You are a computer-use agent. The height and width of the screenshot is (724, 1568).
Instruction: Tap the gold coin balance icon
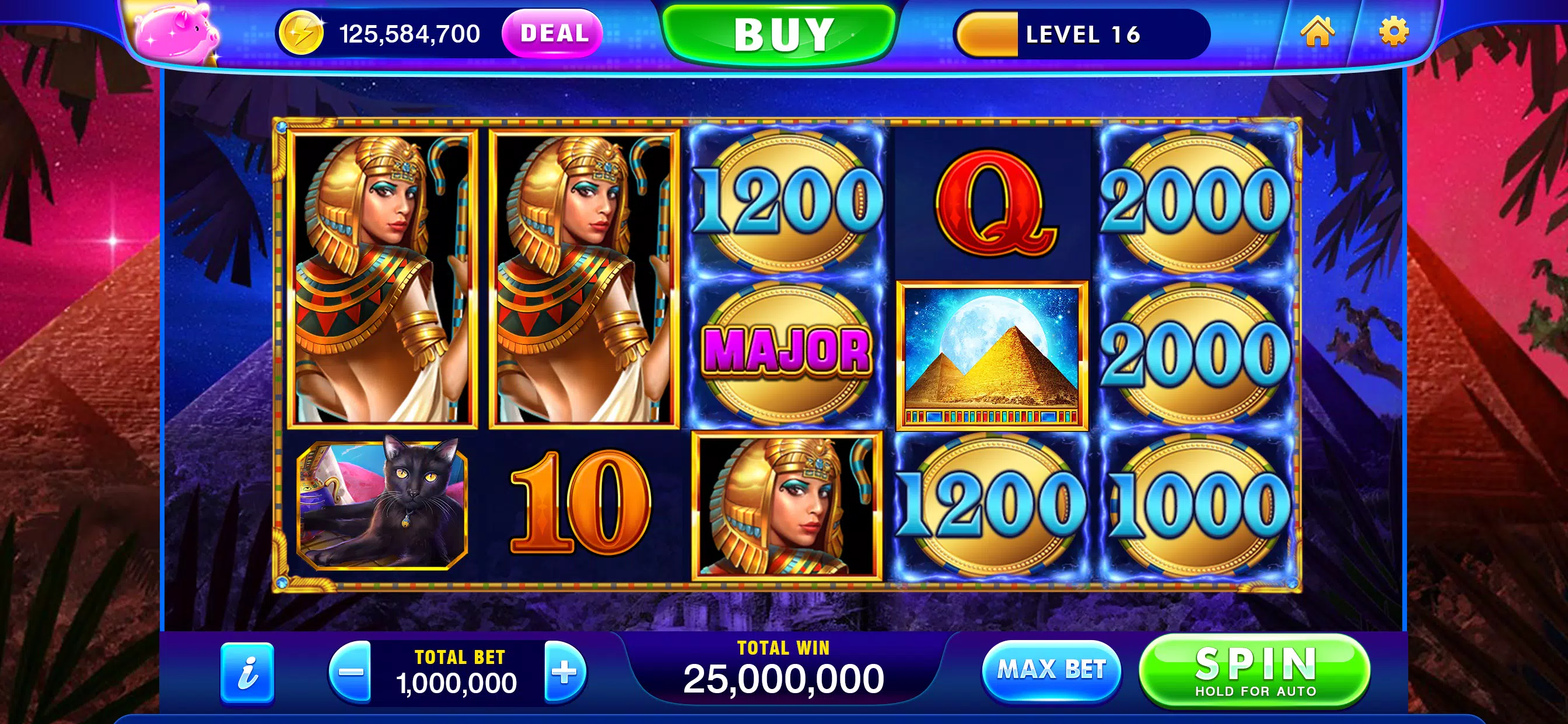point(300,34)
